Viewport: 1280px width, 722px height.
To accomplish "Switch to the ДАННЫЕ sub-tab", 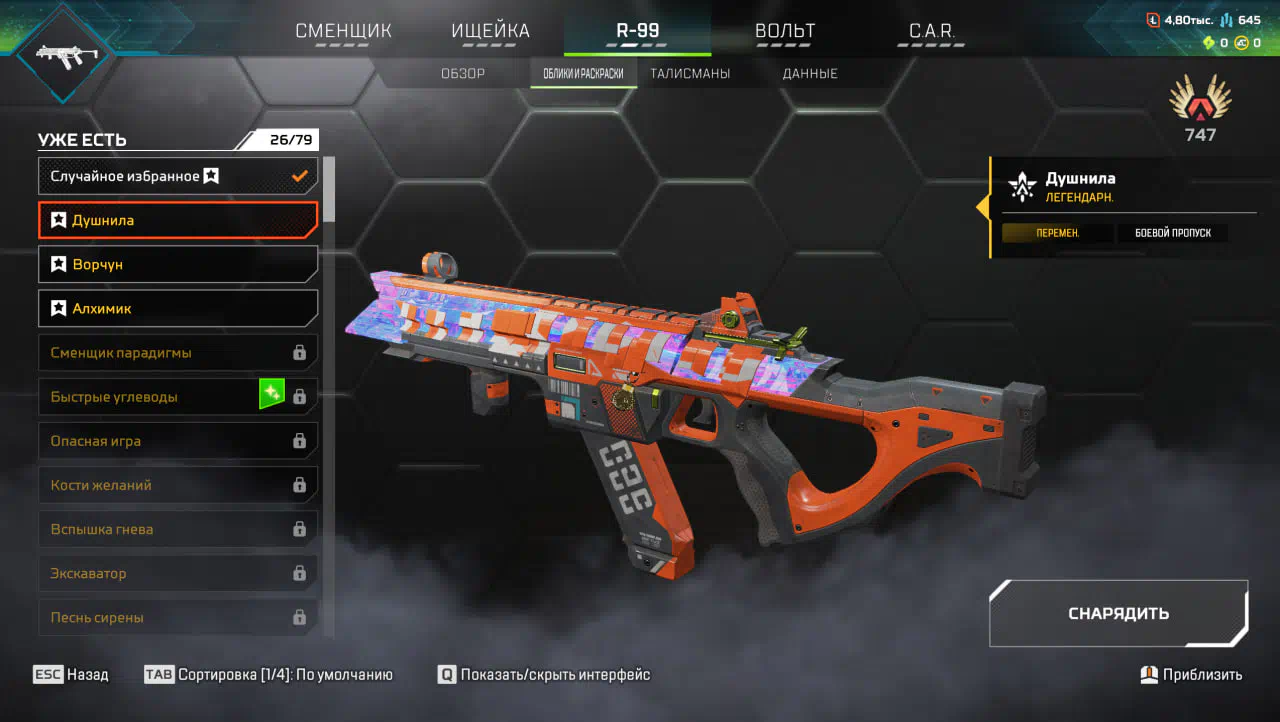I will point(810,74).
